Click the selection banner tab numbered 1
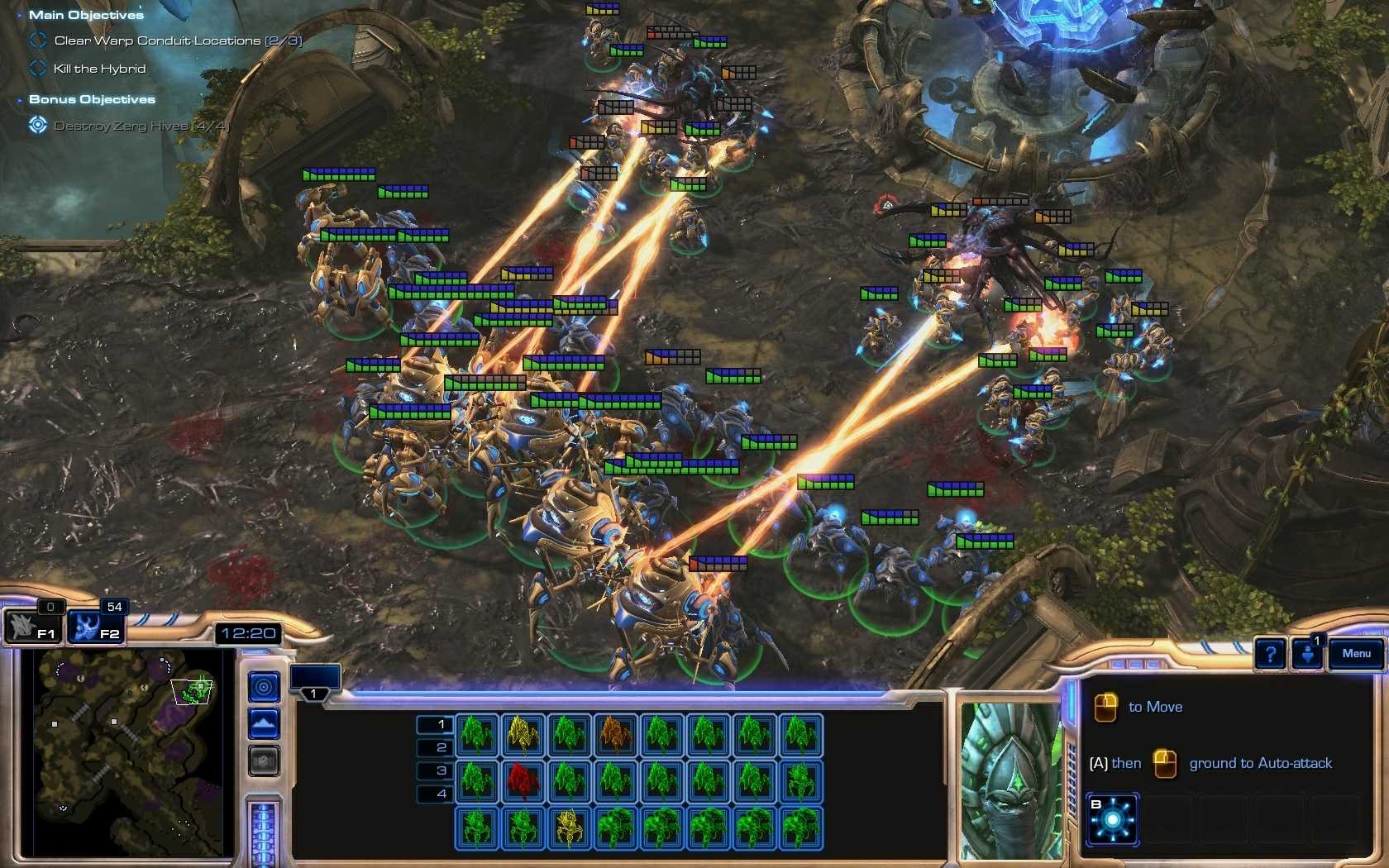 click(x=314, y=694)
